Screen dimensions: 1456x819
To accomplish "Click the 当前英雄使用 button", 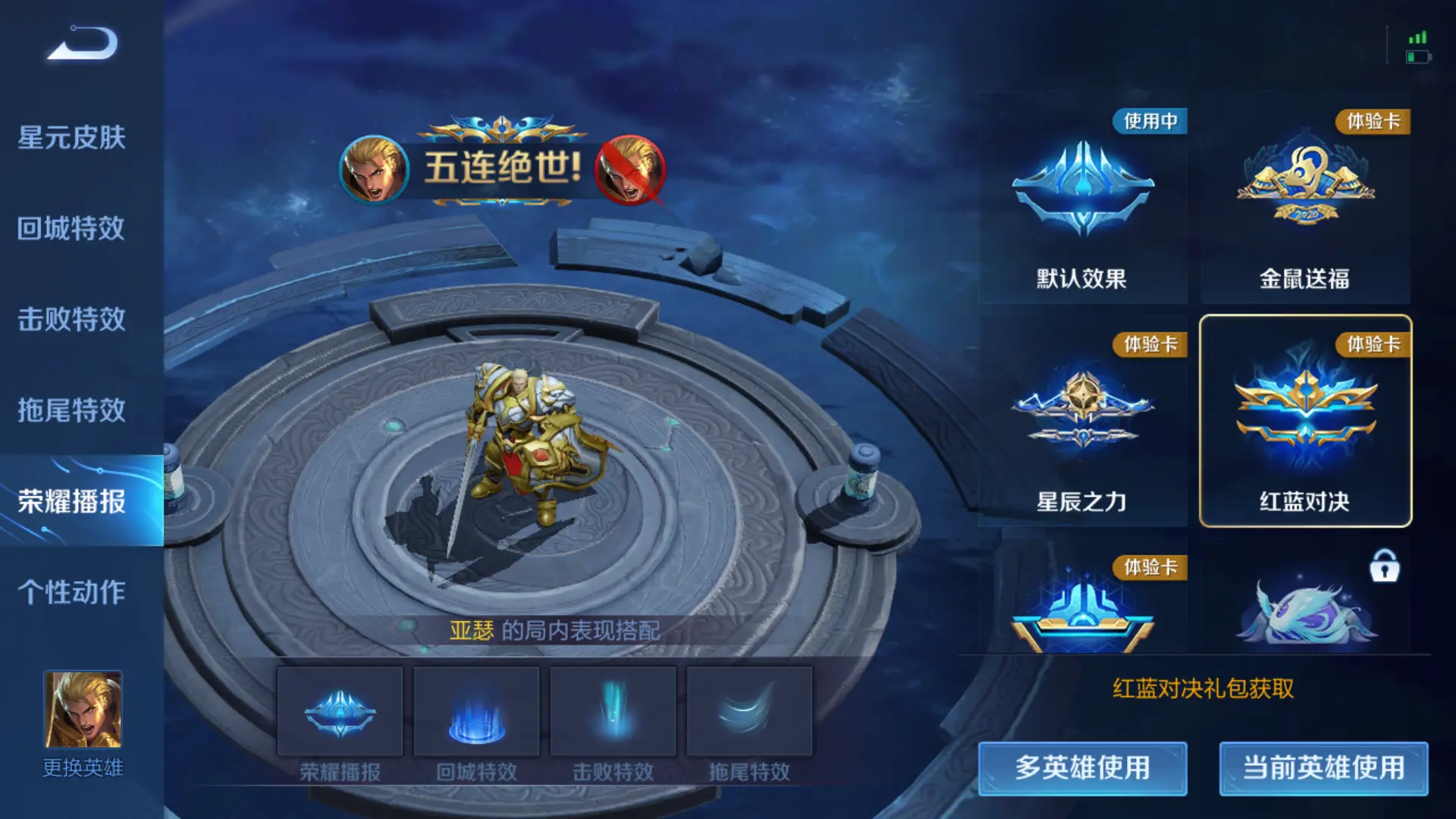I will (x=1323, y=768).
